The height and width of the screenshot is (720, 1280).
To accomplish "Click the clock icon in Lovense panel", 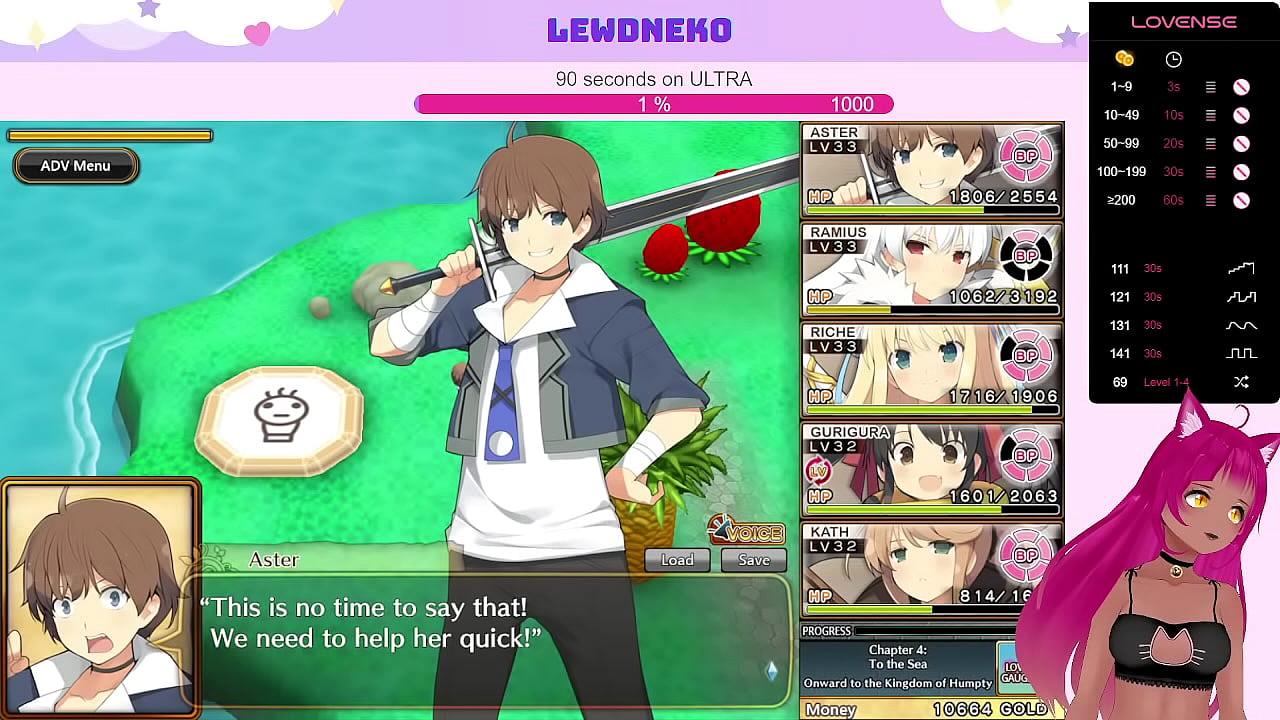I will [1174, 59].
